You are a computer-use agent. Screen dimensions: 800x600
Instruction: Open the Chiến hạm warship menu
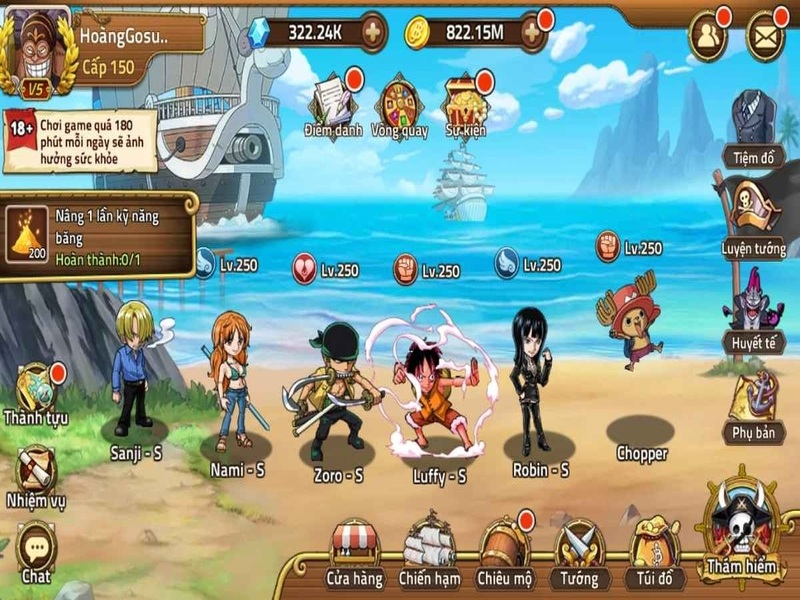429,548
